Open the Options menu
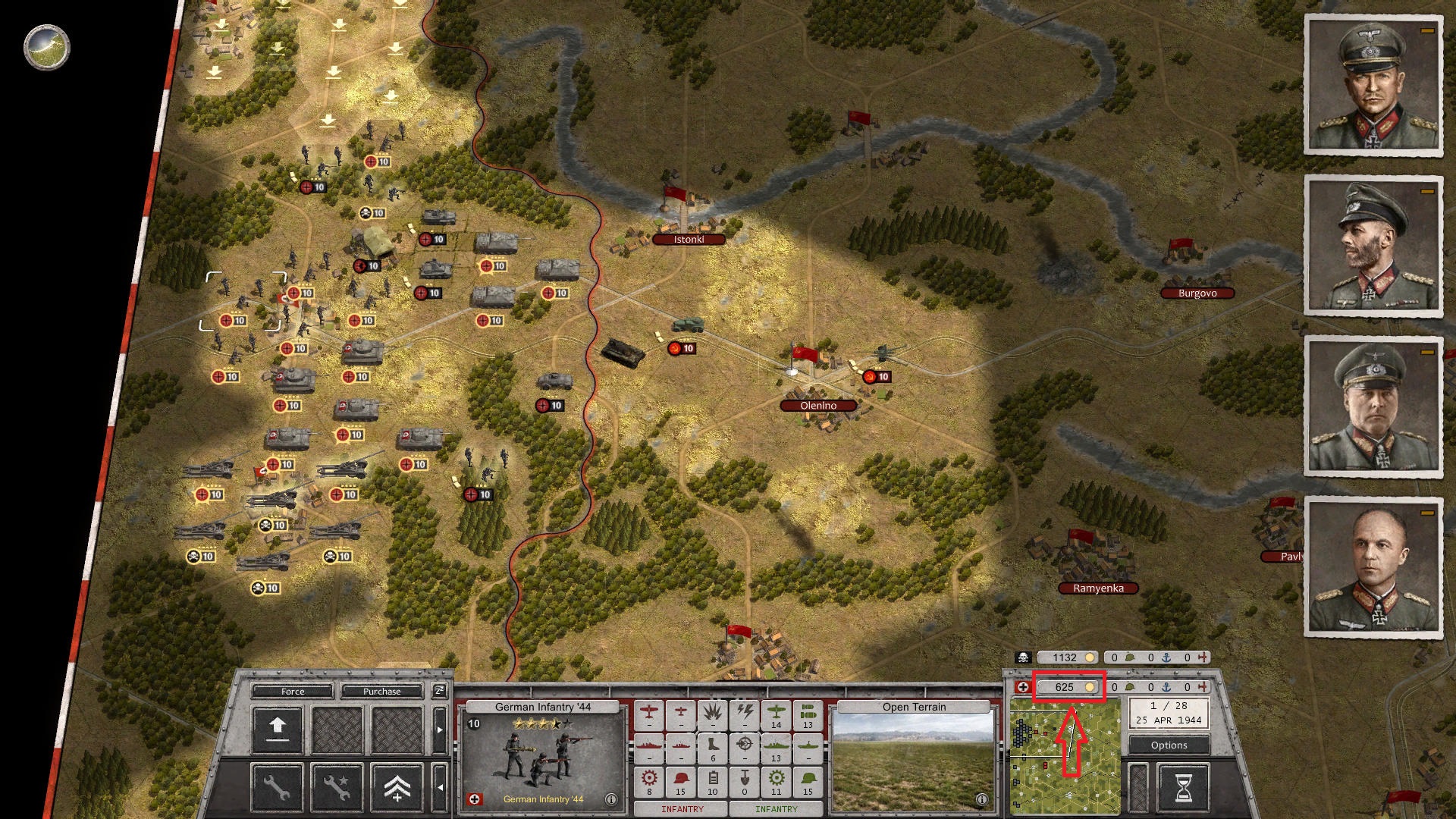Viewport: 1456px width, 819px height. [x=1169, y=745]
